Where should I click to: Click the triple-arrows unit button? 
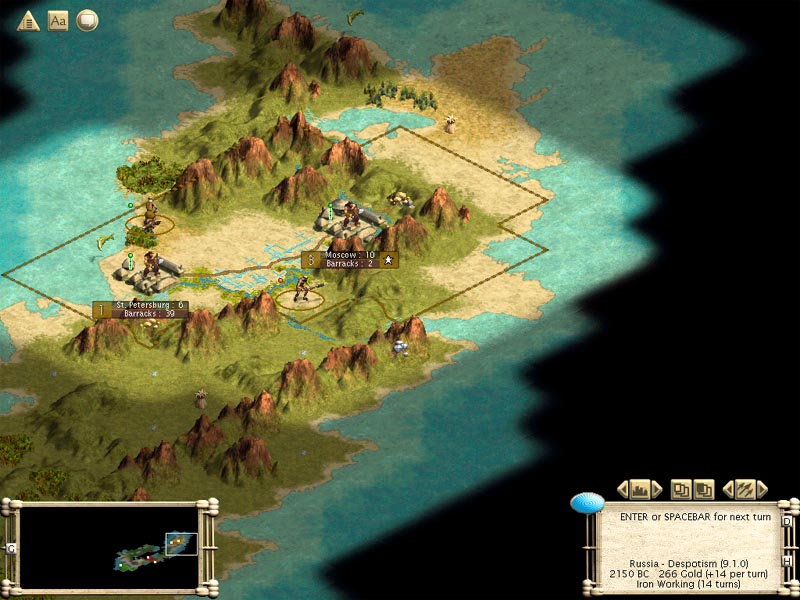click(744, 489)
